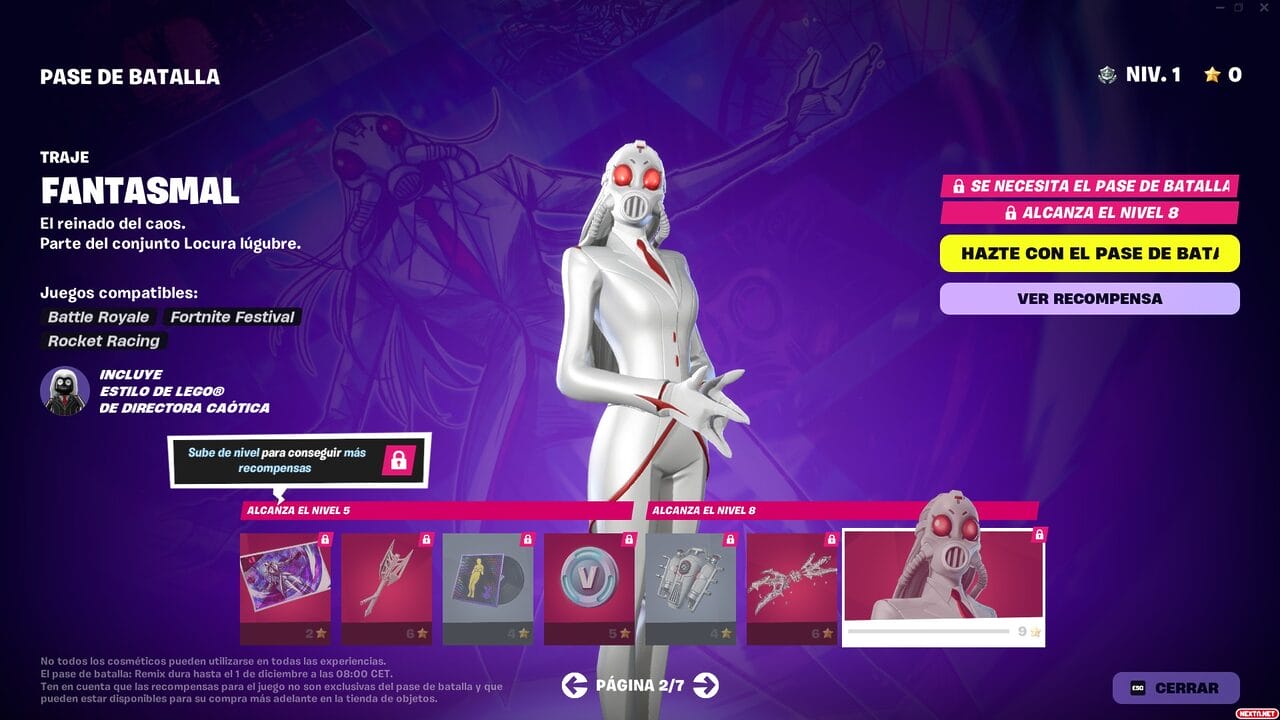The image size is (1280, 720).
Task: Advance to the next page arrow
Action: (x=706, y=685)
